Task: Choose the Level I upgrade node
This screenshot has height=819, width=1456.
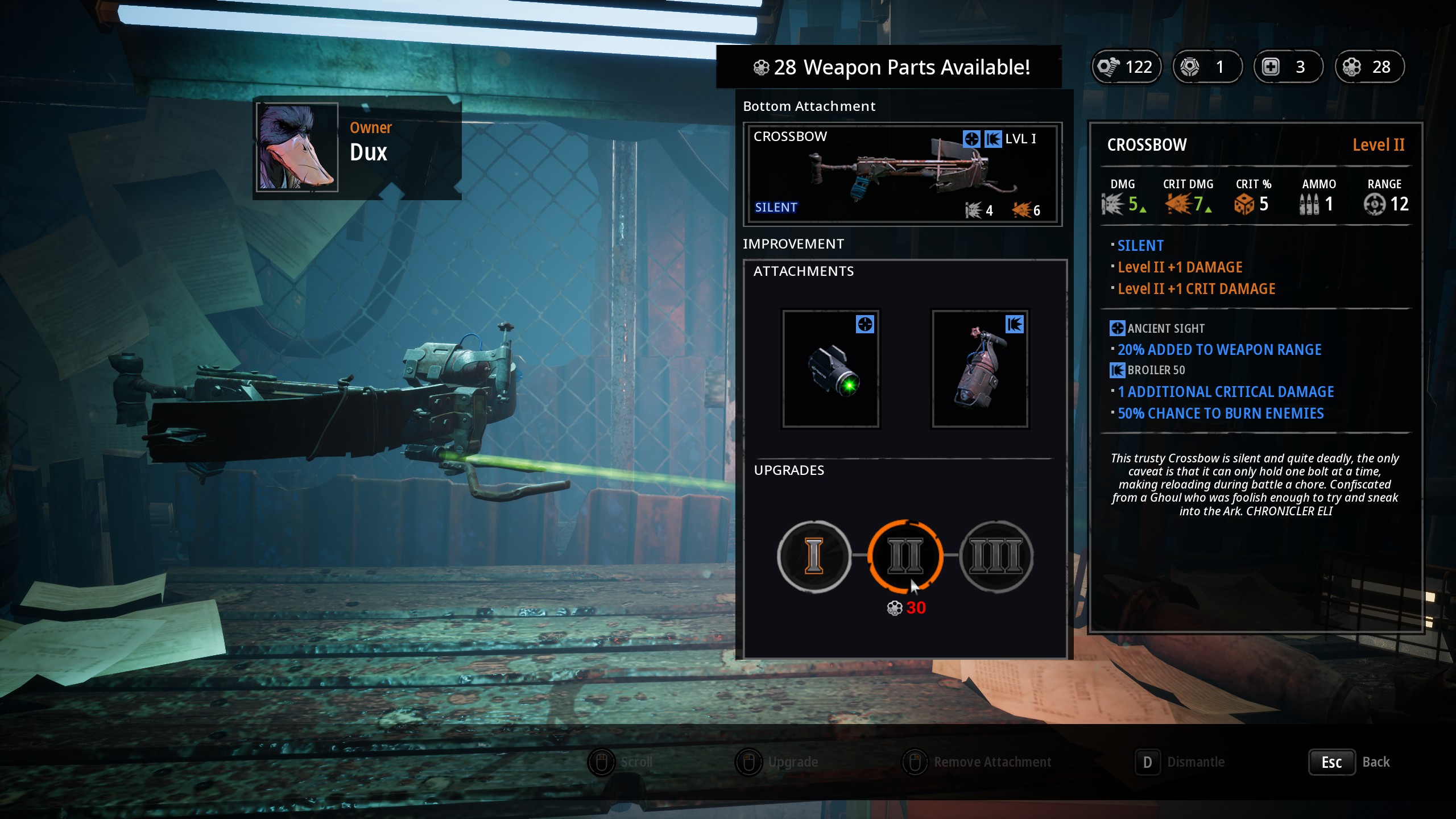Action: [x=814, y=556]
